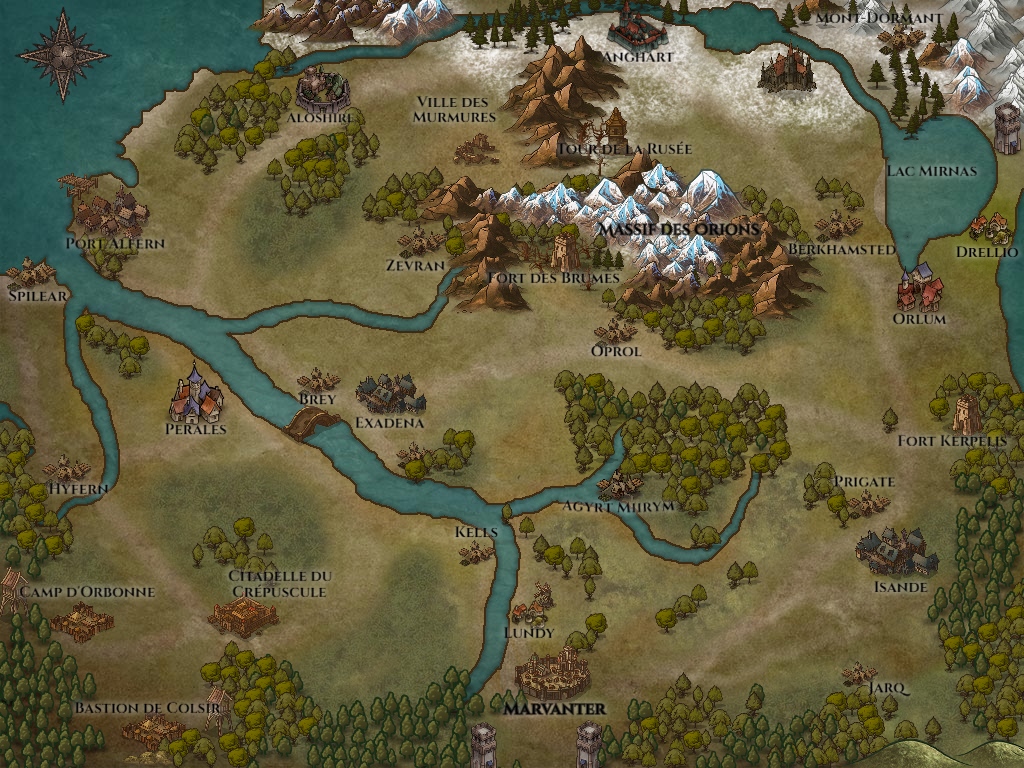This screenshot has width=1024, height=768.
Task: Select the Bastion de Colsir marker
Action: 153,732
